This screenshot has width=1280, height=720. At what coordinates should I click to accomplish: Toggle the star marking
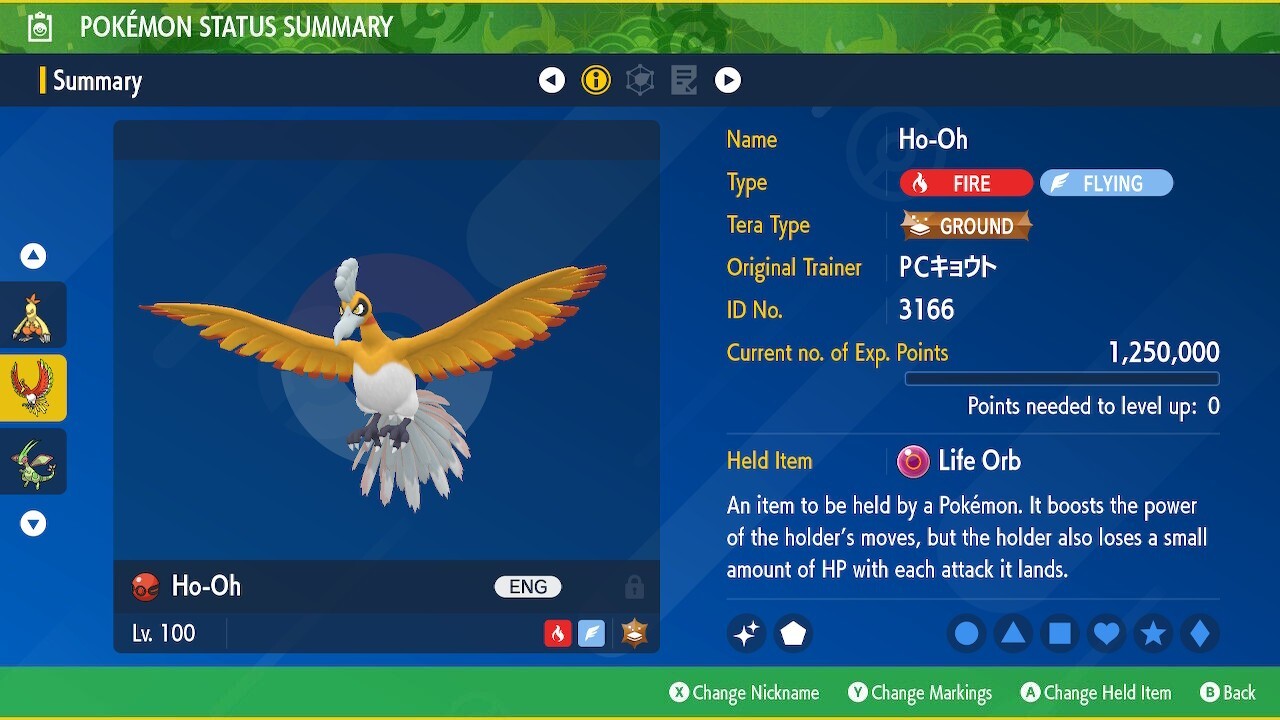pos(1153,633)
